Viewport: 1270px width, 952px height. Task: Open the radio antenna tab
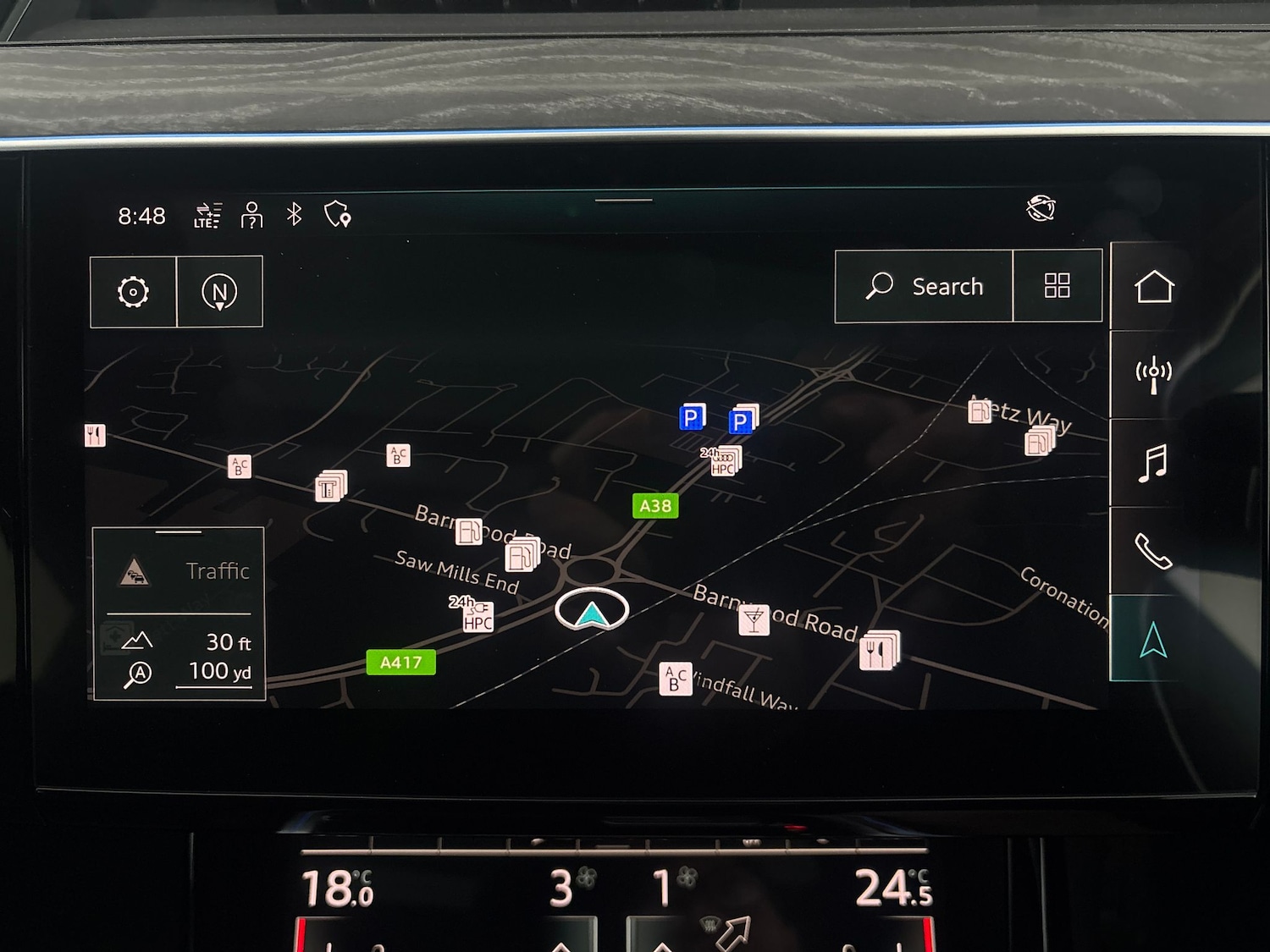(1153, 375)
